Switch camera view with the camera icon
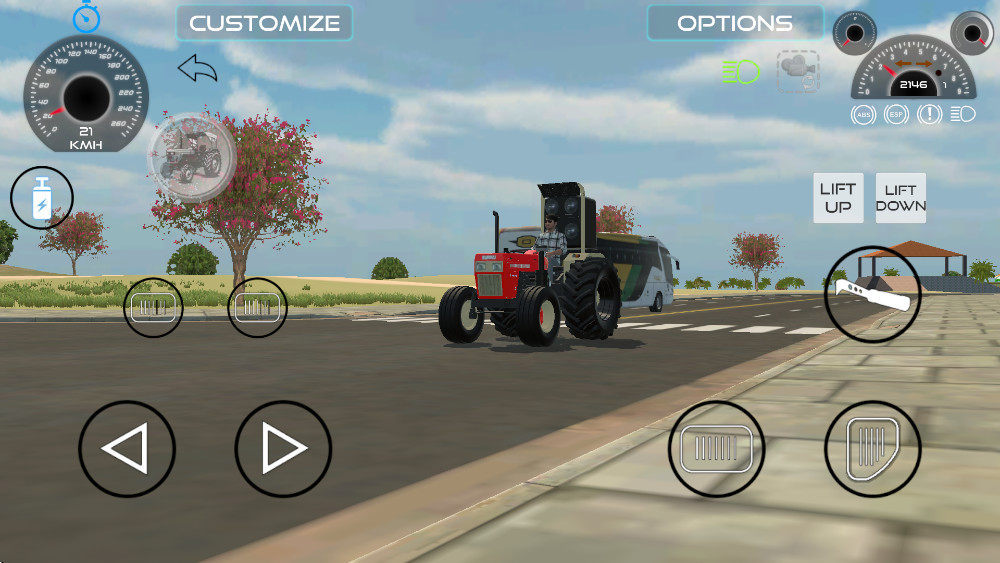This screenshot has width=1000, height=563. (x=798, y=71)
